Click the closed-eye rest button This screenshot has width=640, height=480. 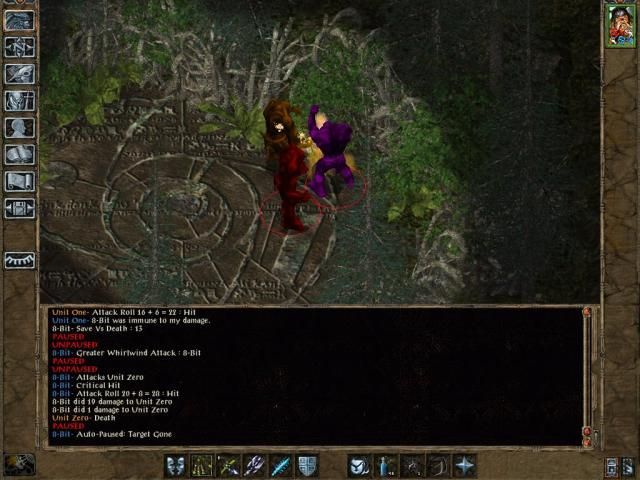(x=20, y=259)
